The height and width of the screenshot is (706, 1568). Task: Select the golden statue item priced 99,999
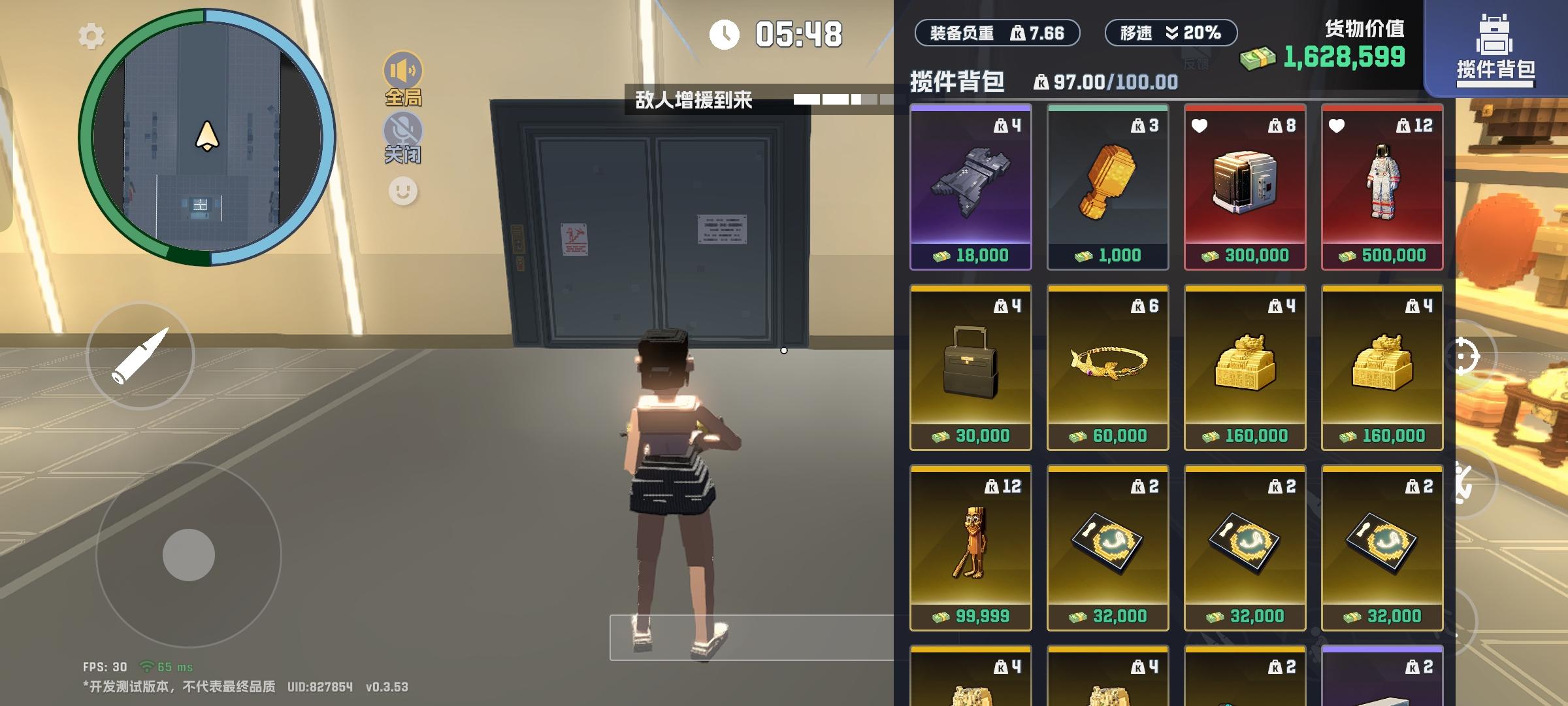970,556
